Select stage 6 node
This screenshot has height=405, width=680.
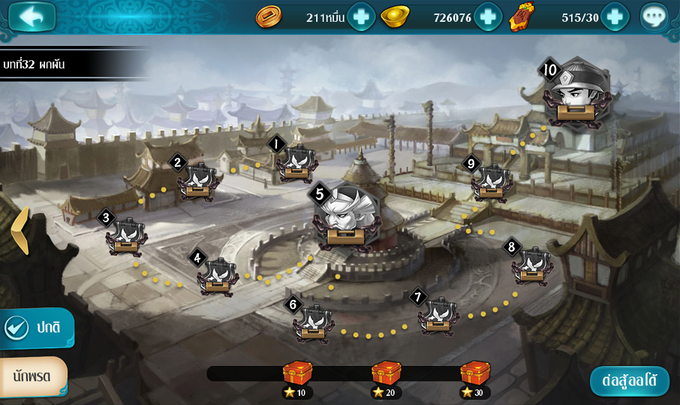(313, 321)
